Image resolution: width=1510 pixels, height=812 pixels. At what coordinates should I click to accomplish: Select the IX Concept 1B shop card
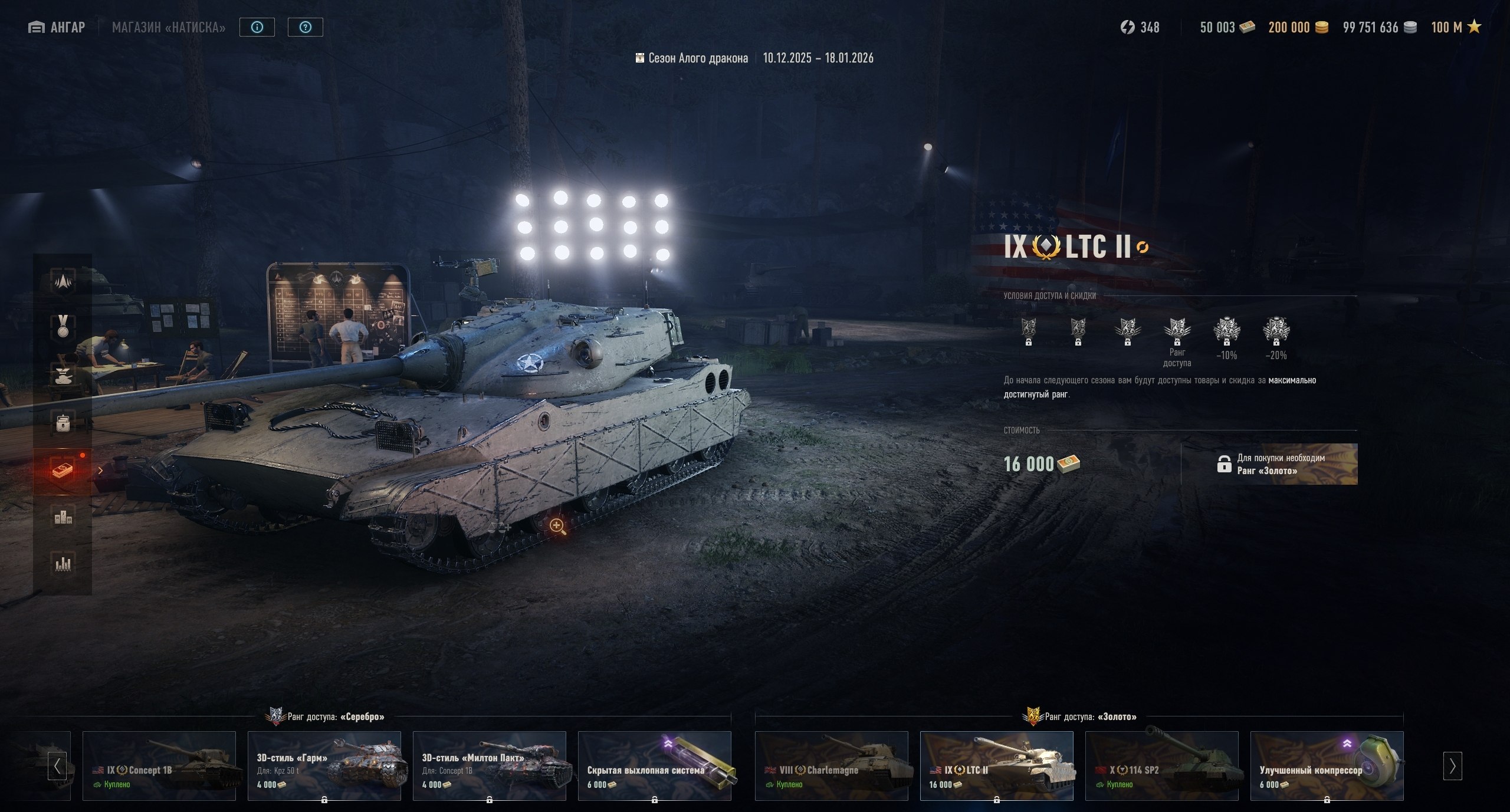click(x=159, y=765)
